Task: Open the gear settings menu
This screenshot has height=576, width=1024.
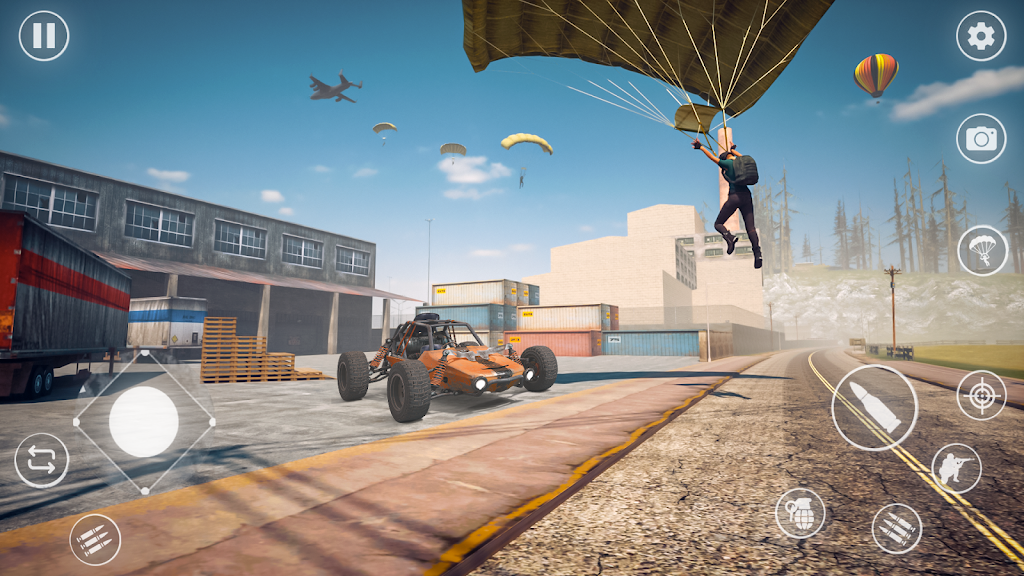Action: pos(981,36)
